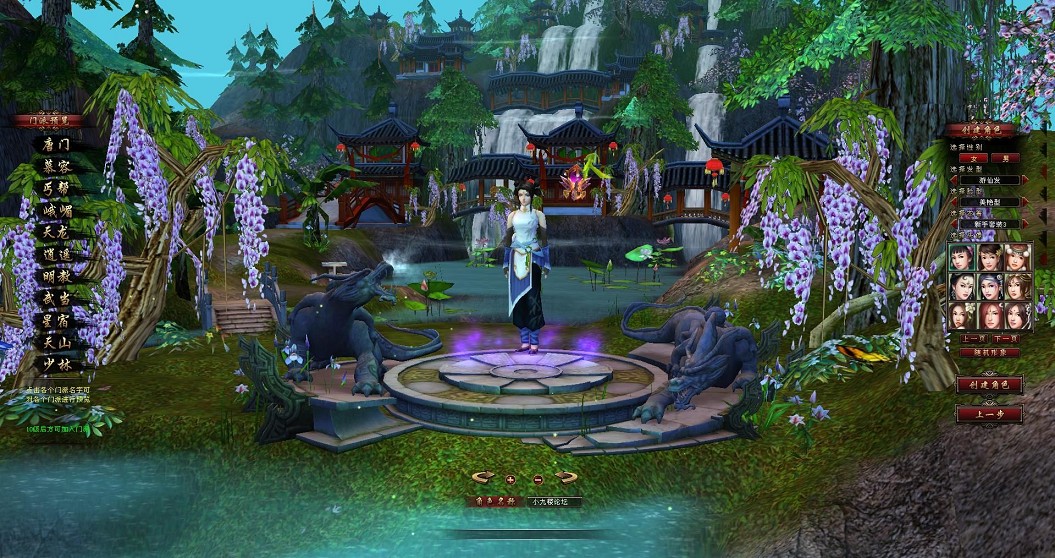The image size is (1055, 558).
Task: Show the next portrait page (下一页)
Action: [x=1004, y=339]
